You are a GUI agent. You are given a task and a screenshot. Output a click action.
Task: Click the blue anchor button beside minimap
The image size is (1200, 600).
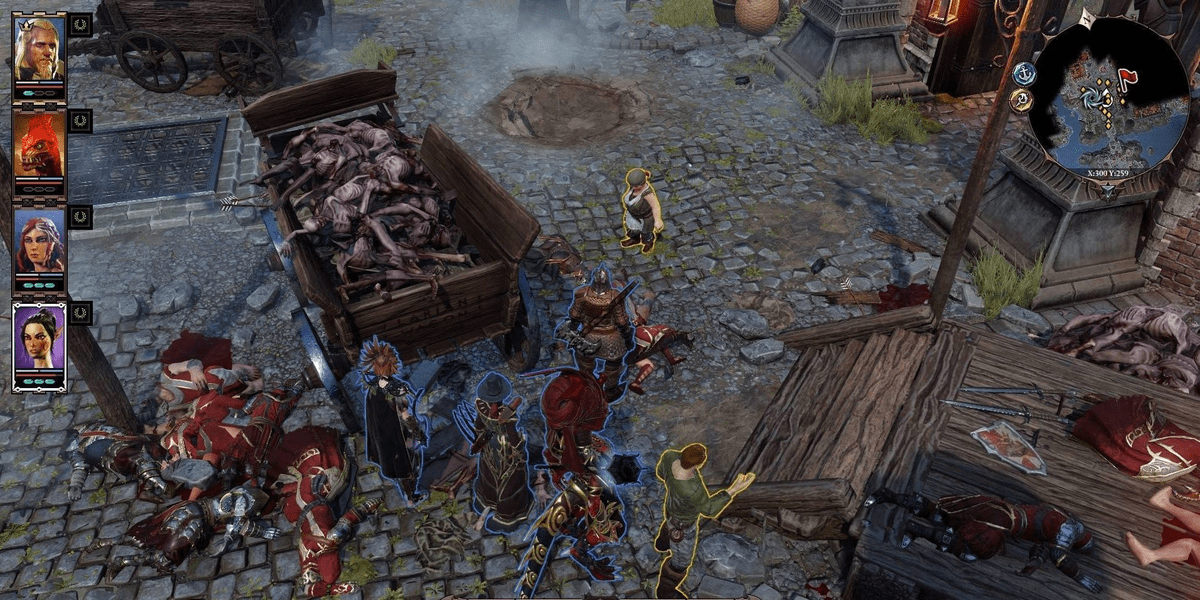point(1023,73)
